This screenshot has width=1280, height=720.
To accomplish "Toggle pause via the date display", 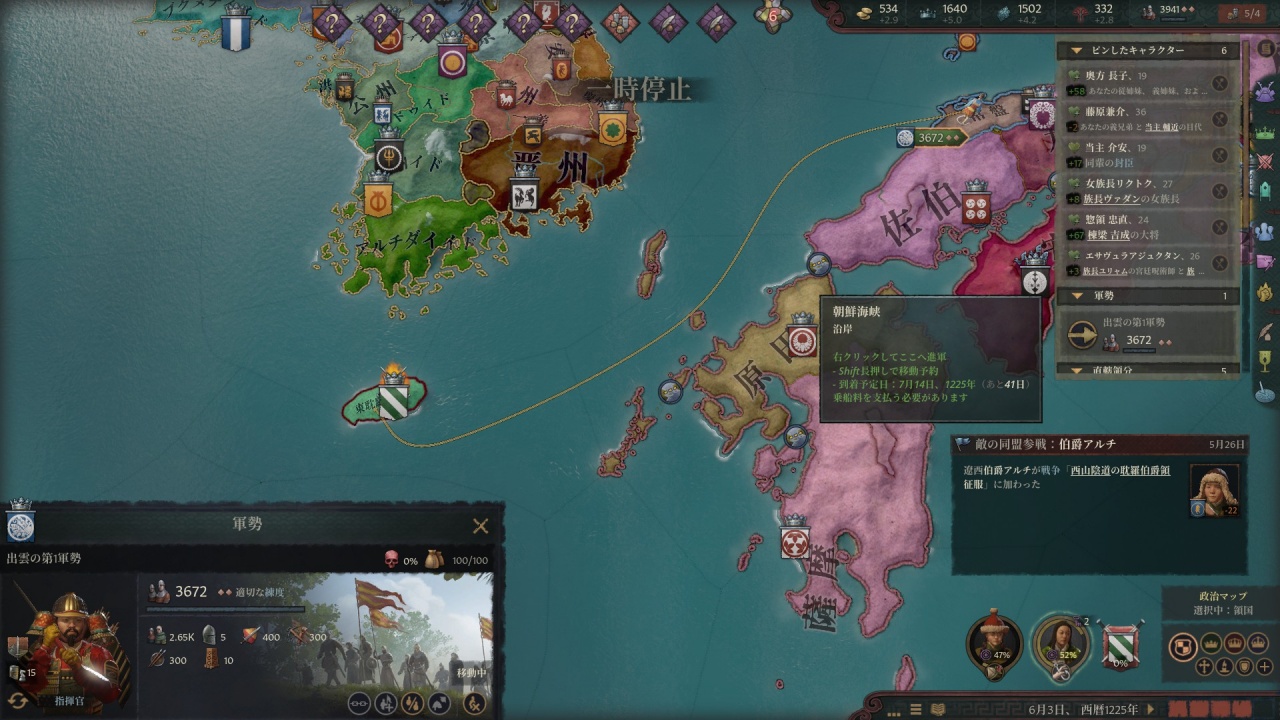I will [1083, 709].
